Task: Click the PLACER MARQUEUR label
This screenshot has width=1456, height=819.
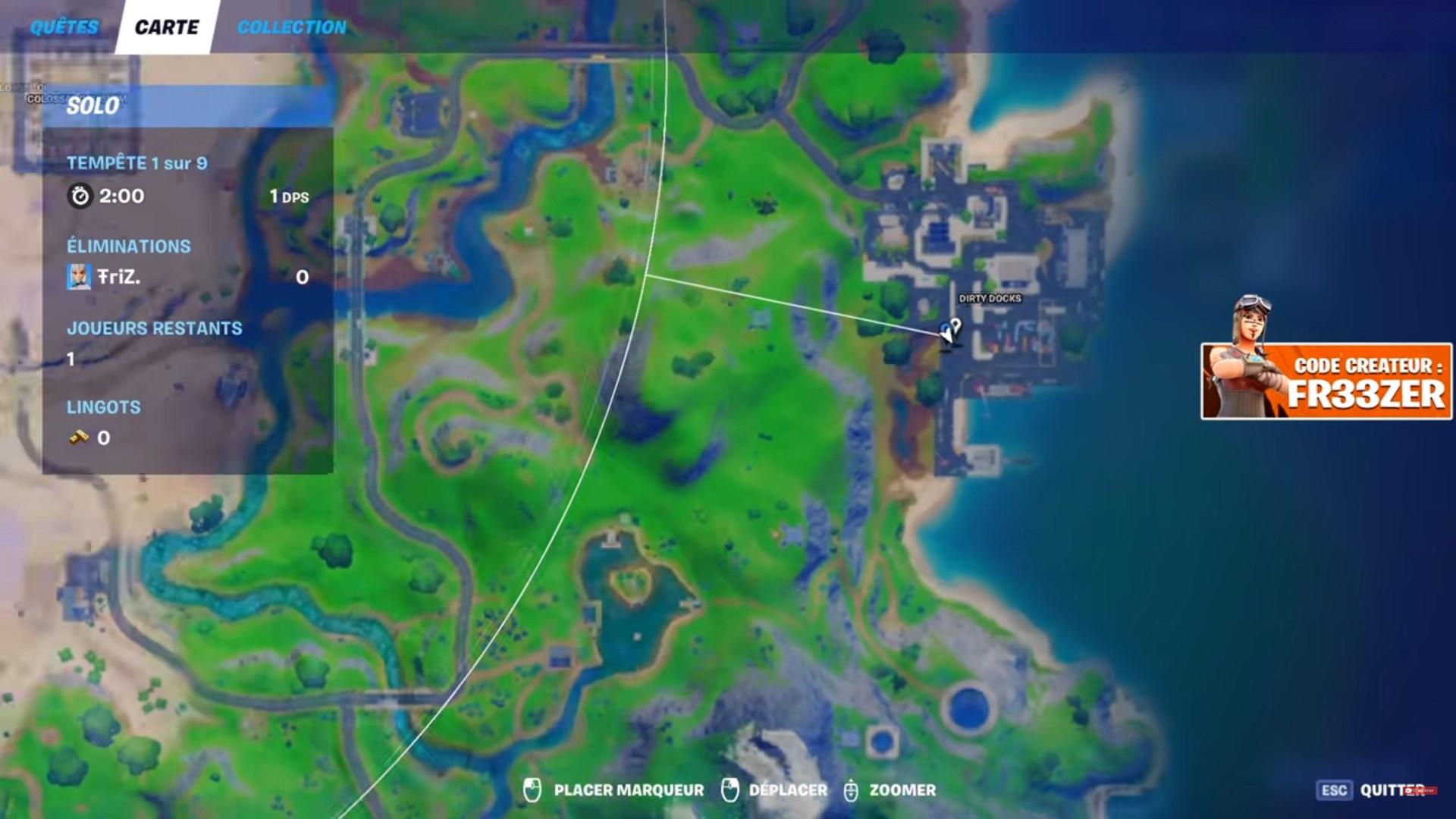Action: 628,789
